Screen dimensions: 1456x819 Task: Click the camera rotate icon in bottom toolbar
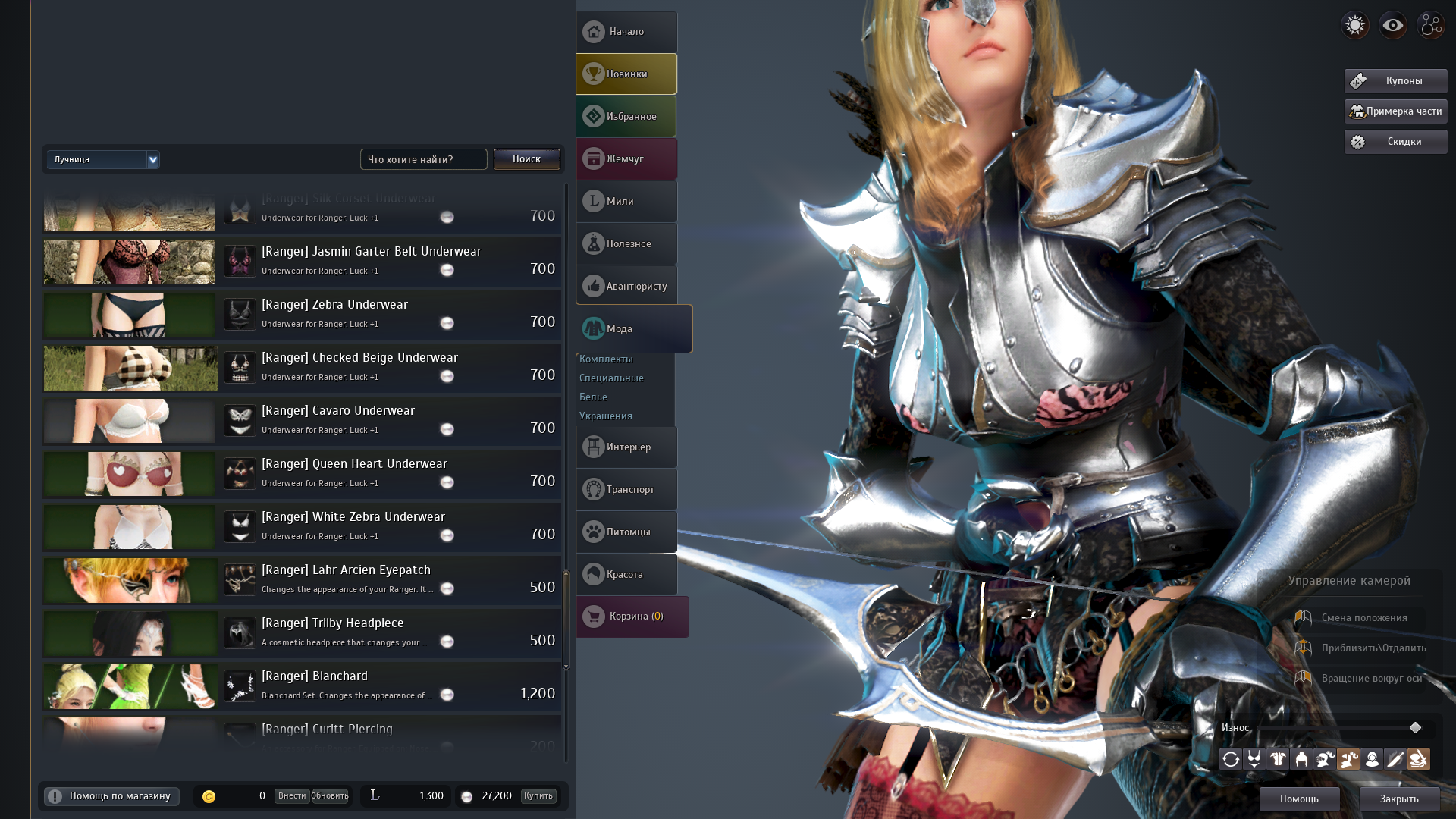[x=1232, y=758]
